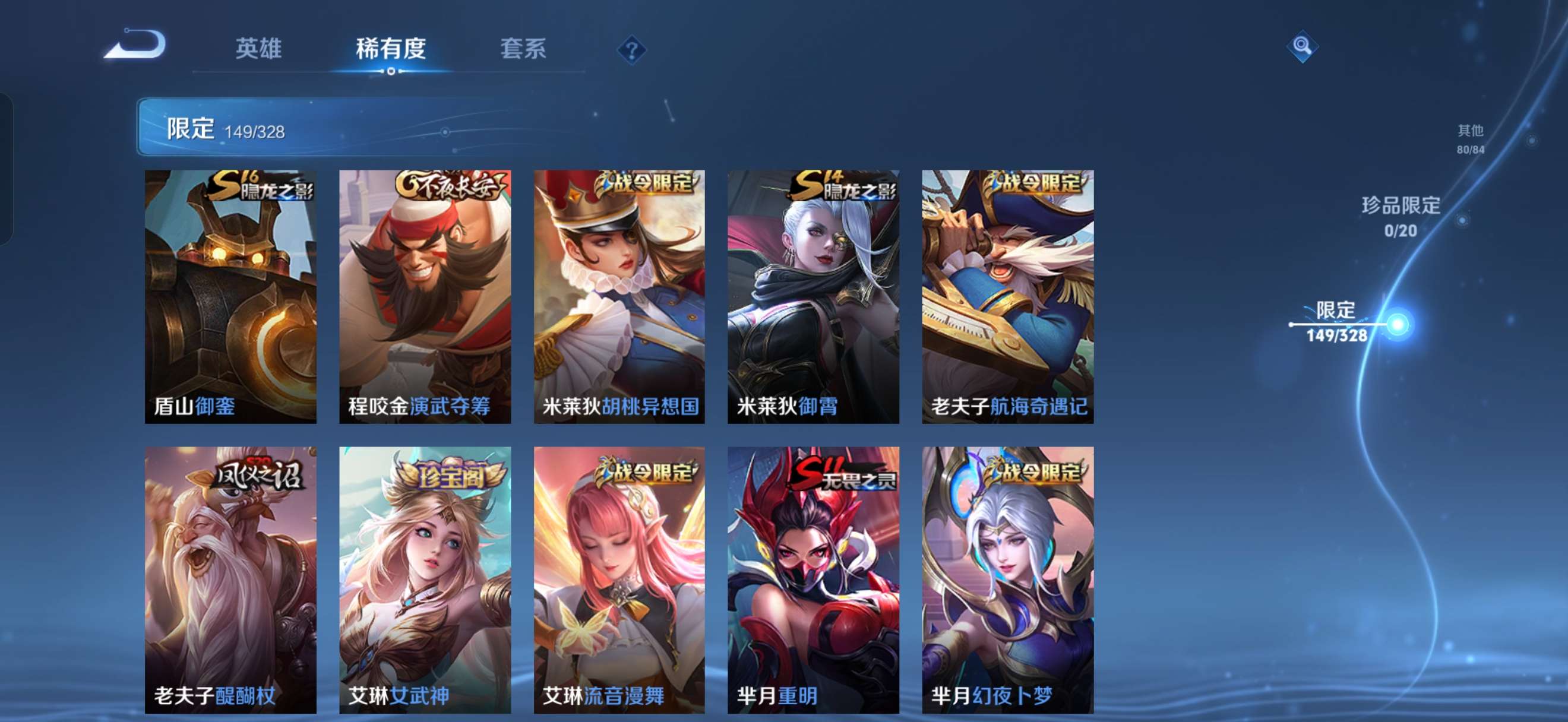Image resolution: width=1568 pixels, height=722 pixels.
Task: Open the magnifier search button
Action: click(x=1302, y=46)
